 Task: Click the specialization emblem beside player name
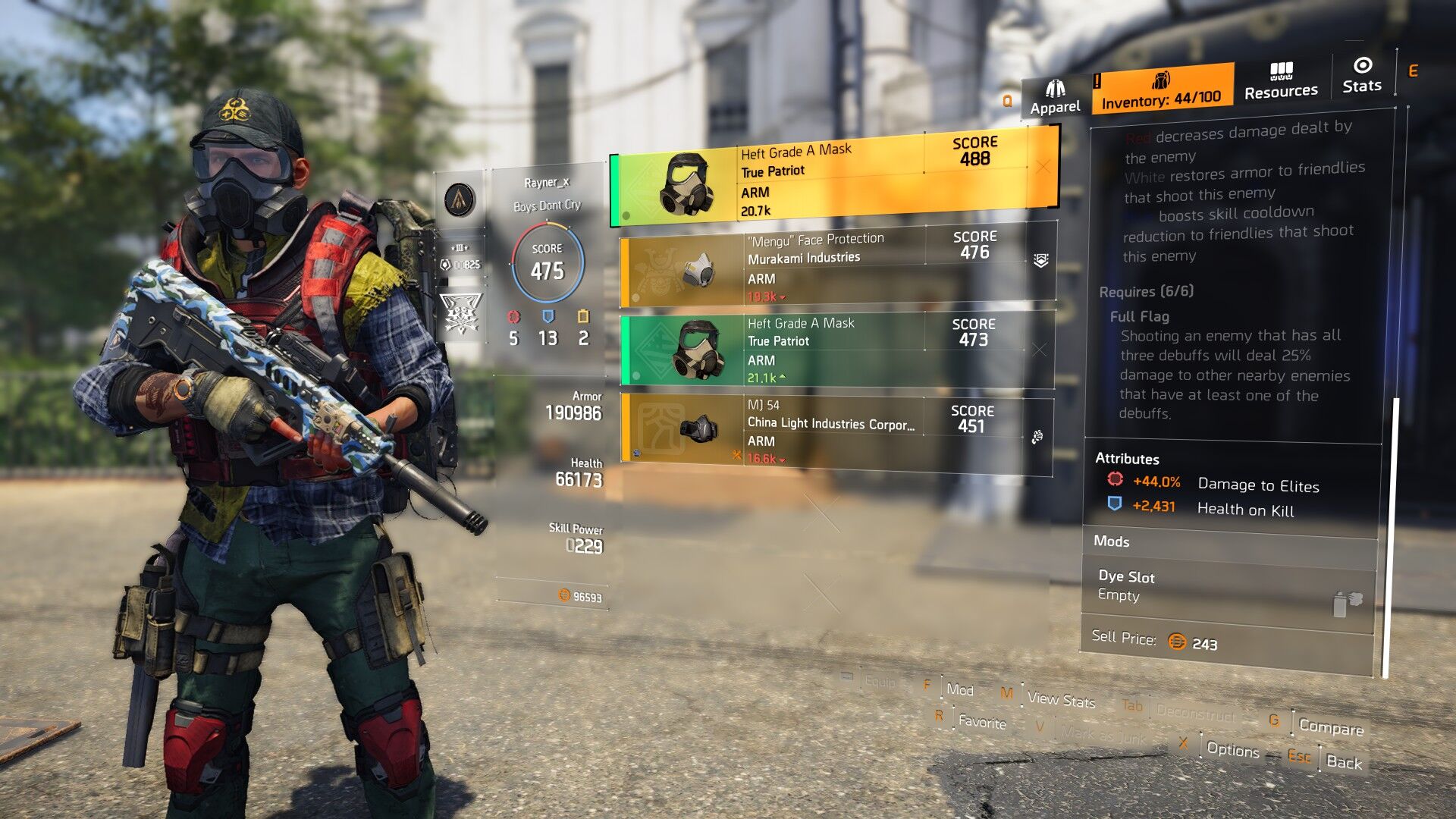(460, 199)
